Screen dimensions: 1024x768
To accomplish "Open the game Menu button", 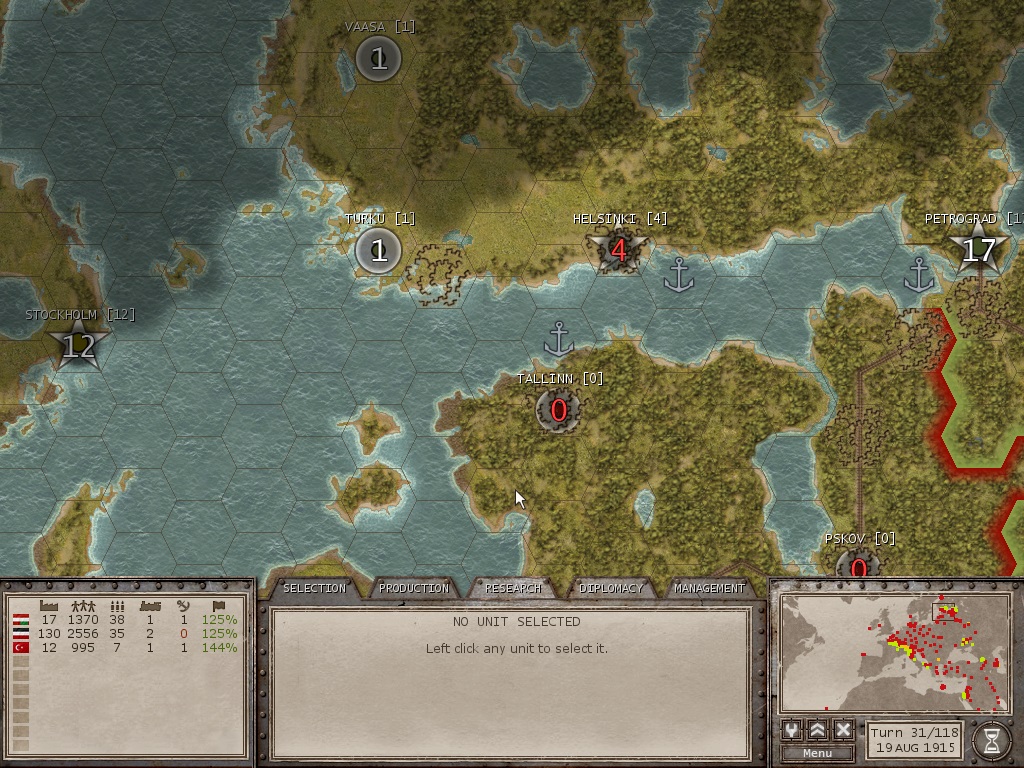I will click(817, 753).
